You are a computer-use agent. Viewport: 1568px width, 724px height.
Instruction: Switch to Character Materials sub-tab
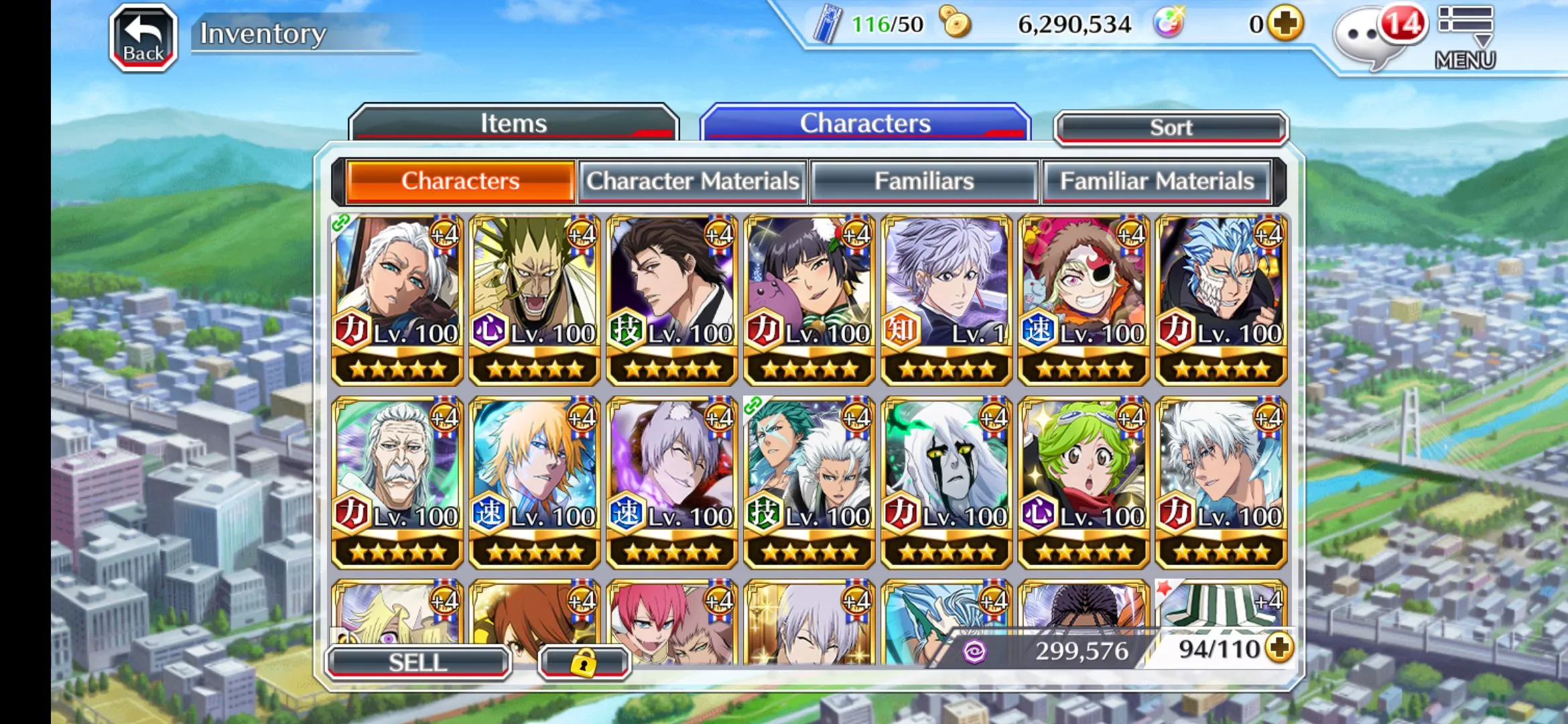click(x=693, y=181)
